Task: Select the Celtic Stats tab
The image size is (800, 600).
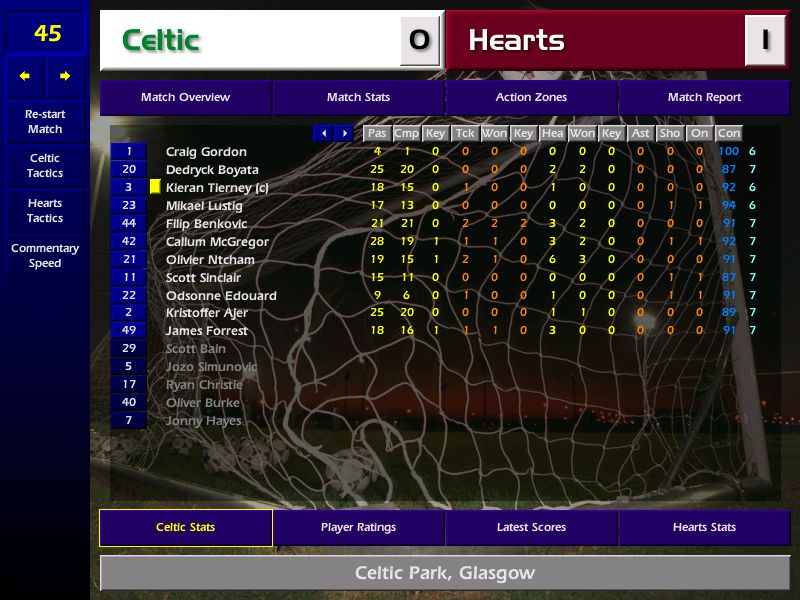Action: tap(185, 527)
